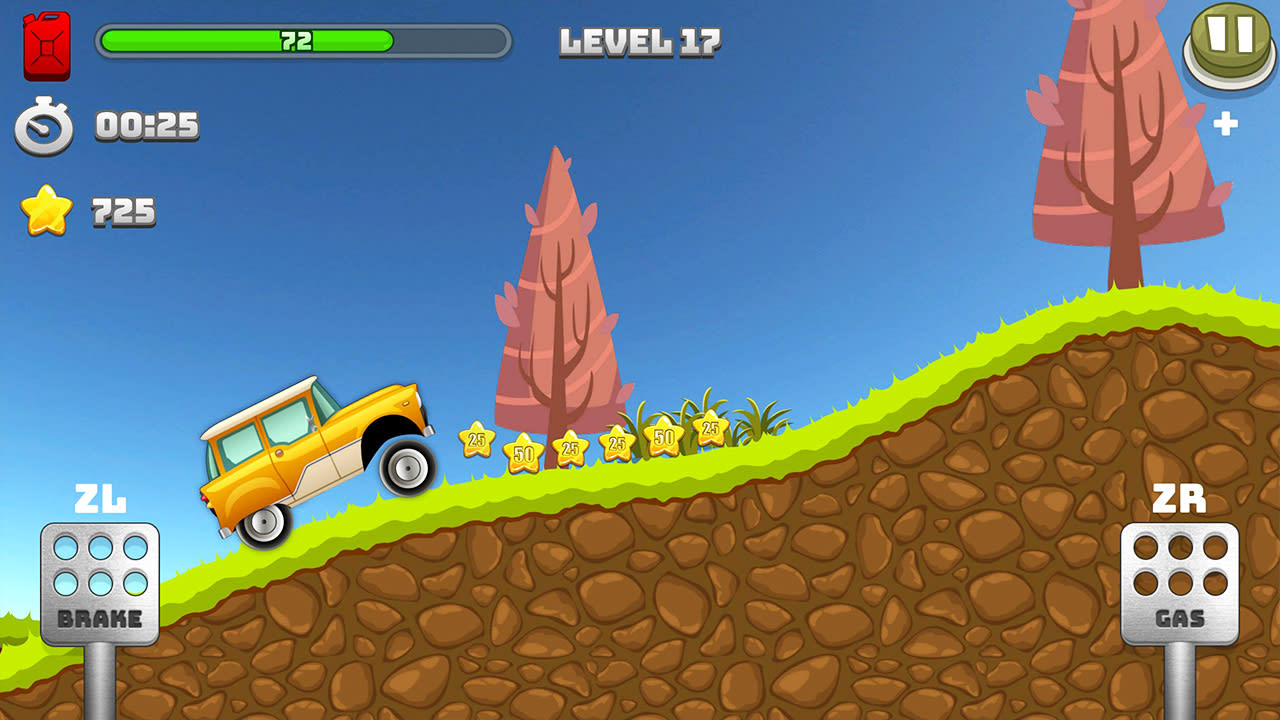Click the red fuel canister icon
1280x720 pixels.
tap(46, 45)
